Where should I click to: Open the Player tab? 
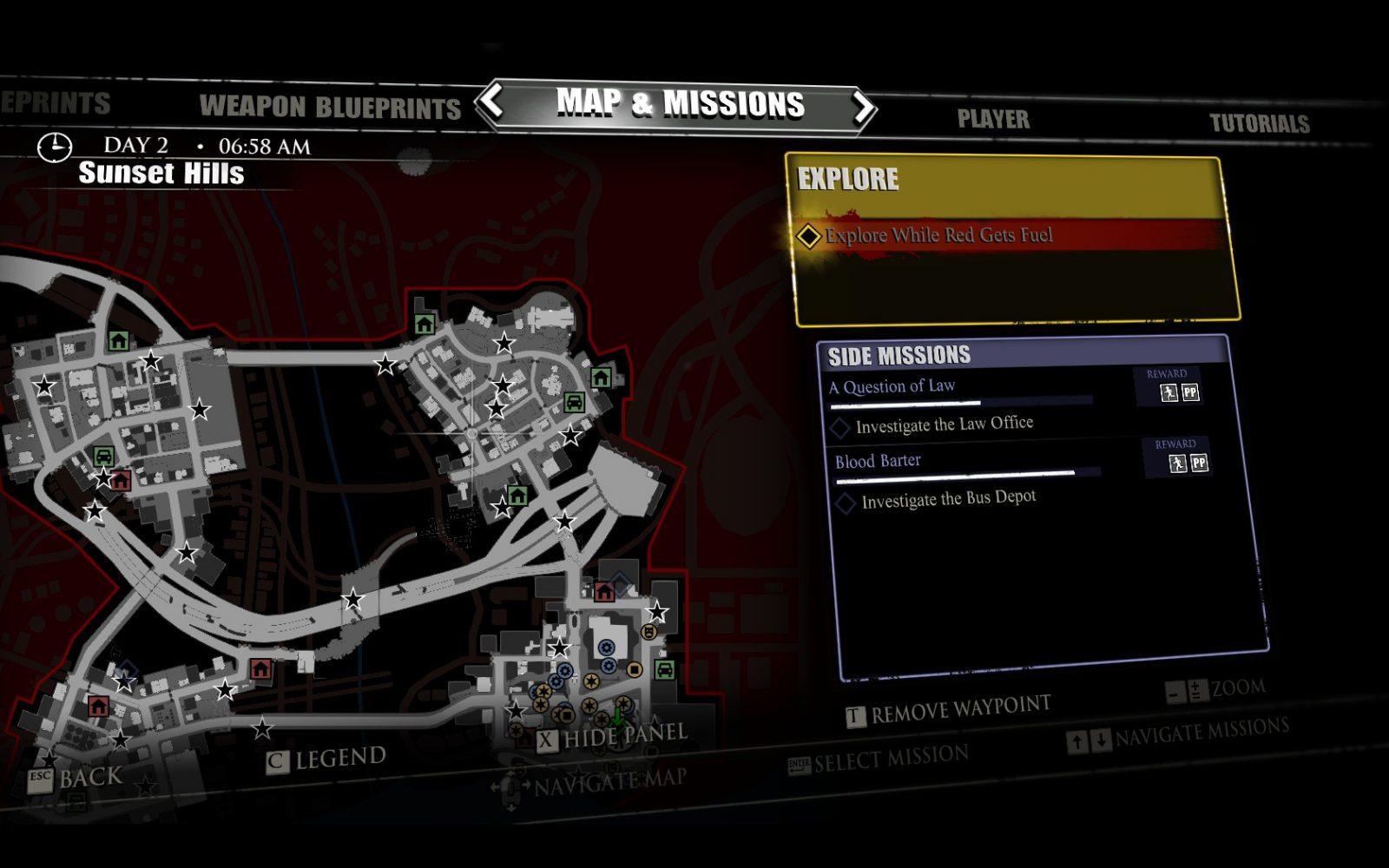tap(993, 119)
